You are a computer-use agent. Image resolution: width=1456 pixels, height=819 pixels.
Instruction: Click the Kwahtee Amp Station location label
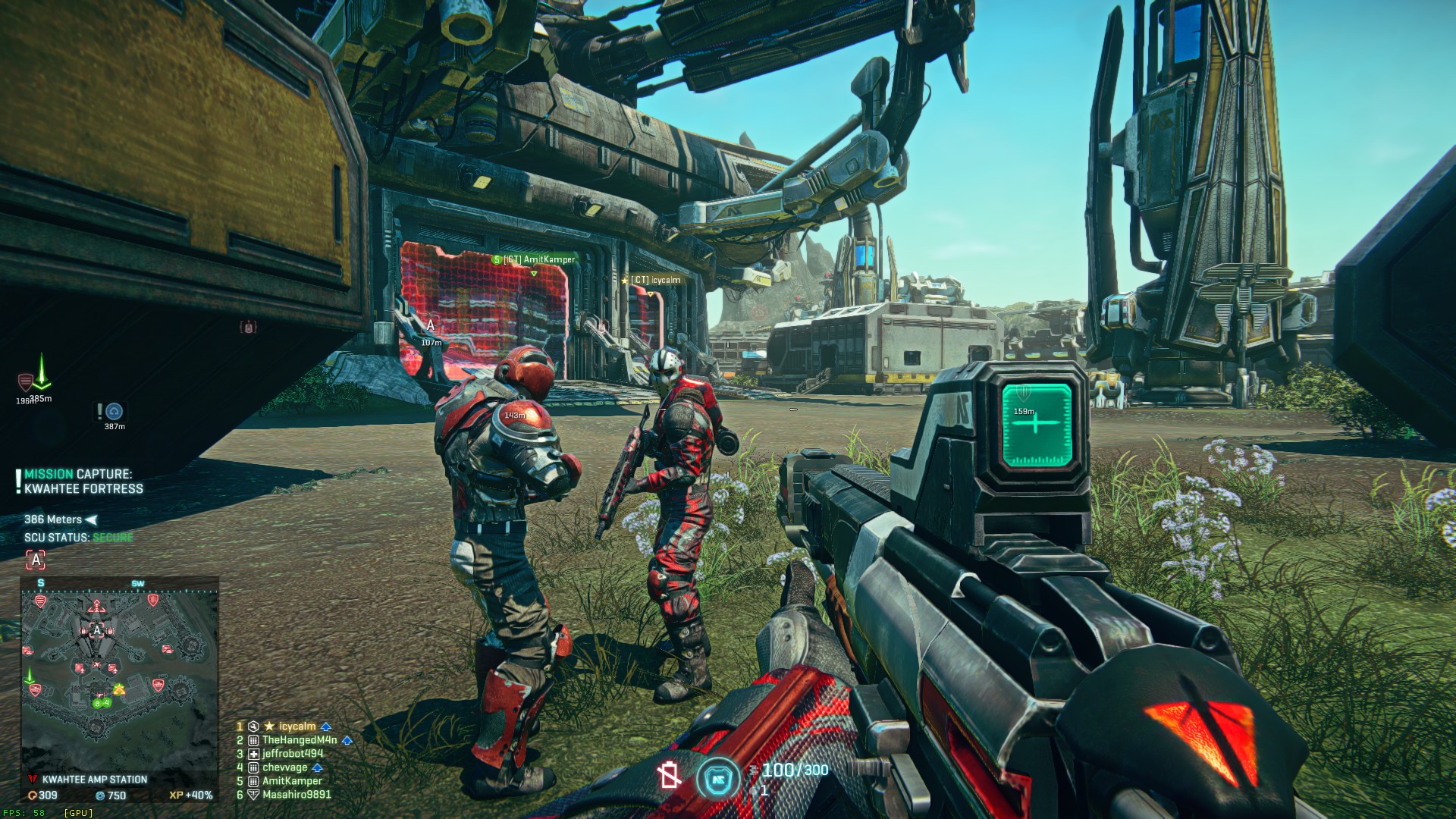point(94,780)
